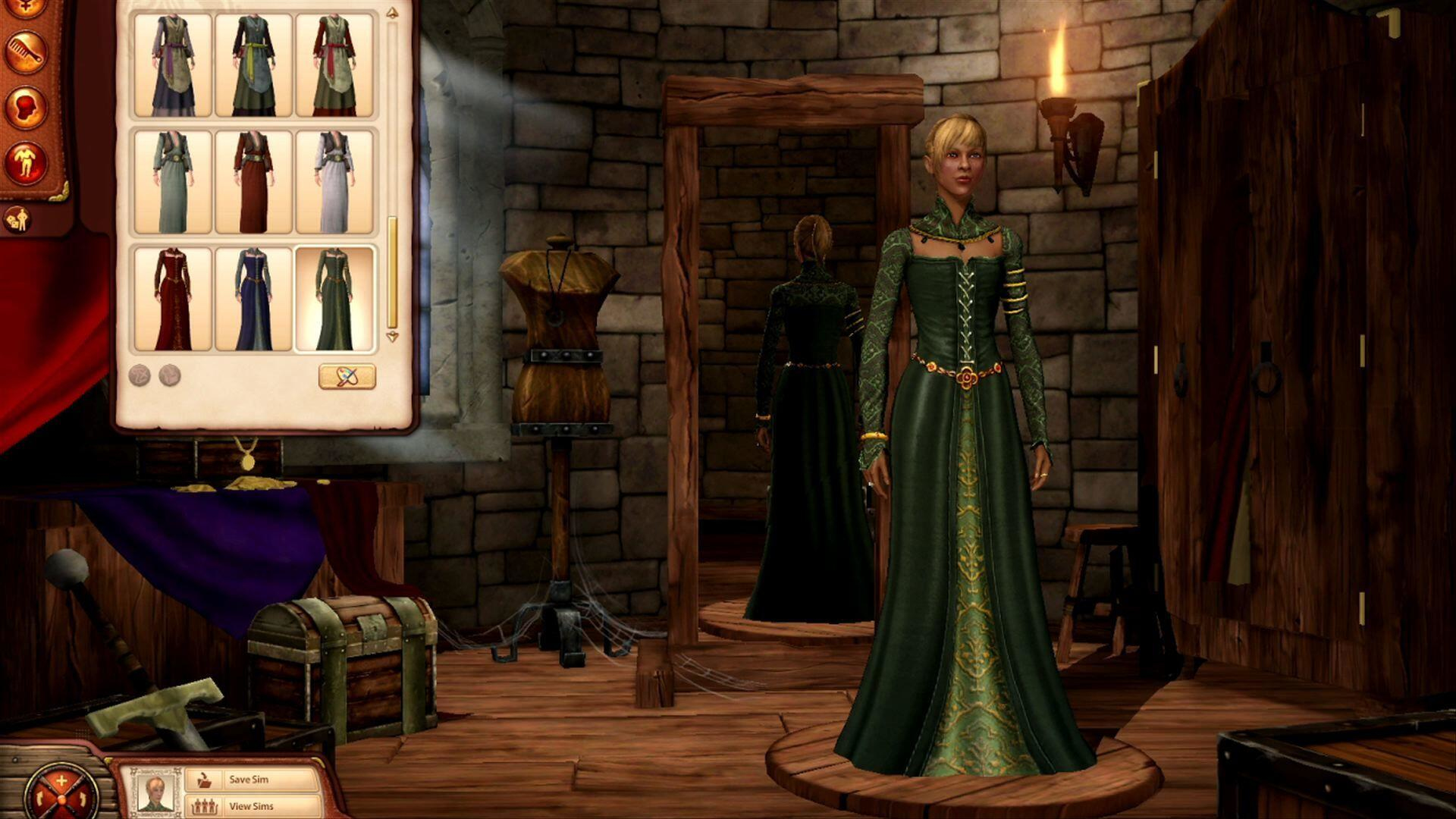Open the View Sims list

[250, 806]
